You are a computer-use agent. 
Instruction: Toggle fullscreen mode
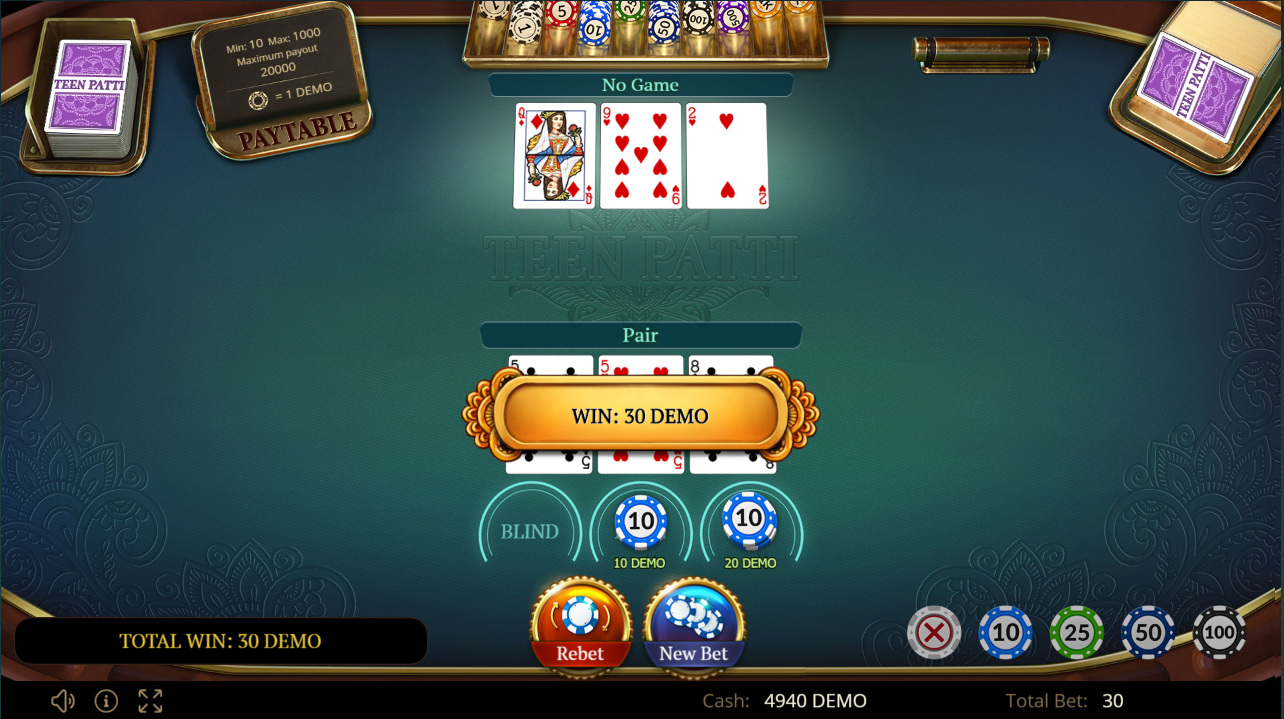[150, 701]
